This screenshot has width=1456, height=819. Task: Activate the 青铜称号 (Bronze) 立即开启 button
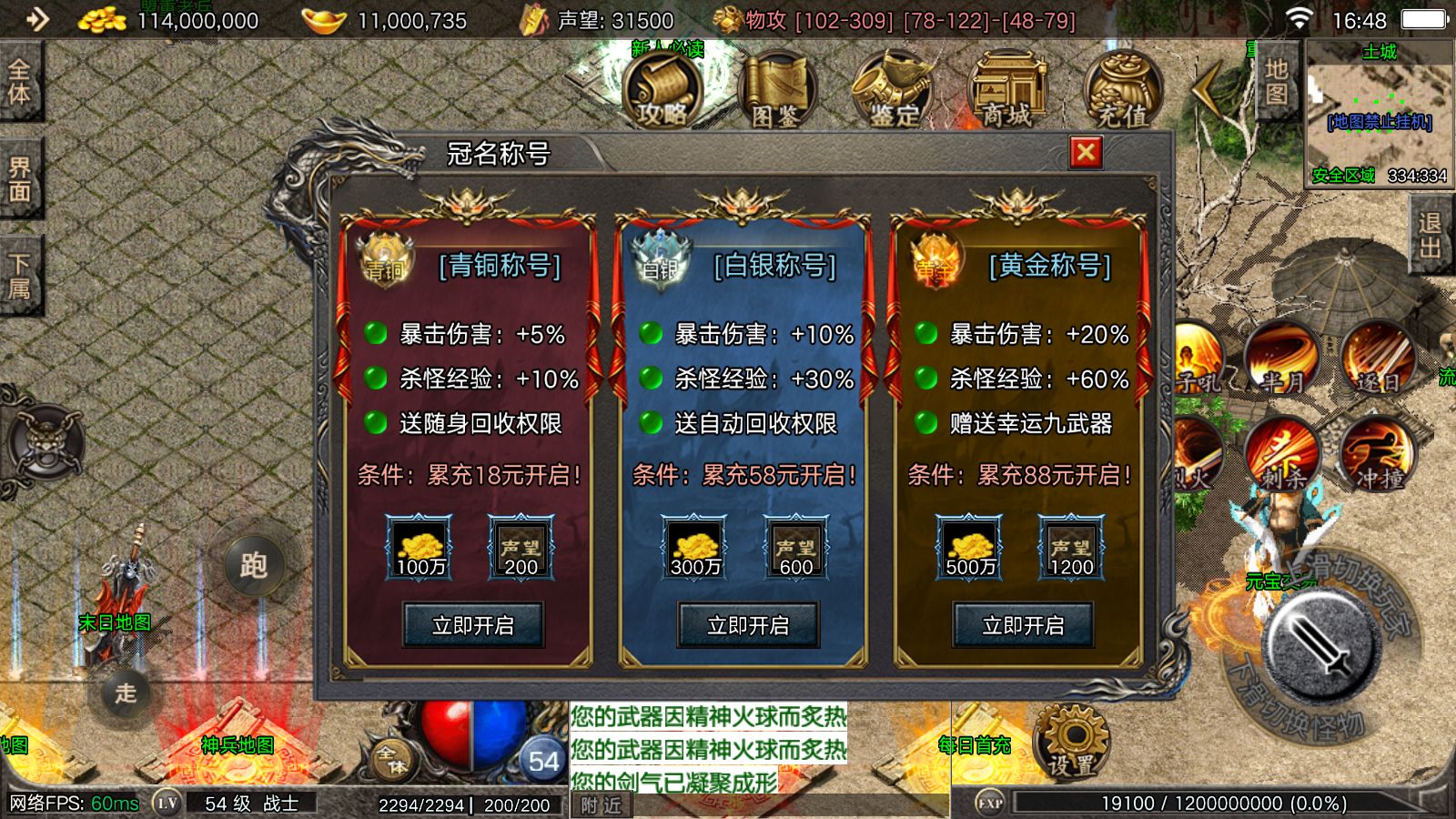pyautogui.click(x=473, y=625)
